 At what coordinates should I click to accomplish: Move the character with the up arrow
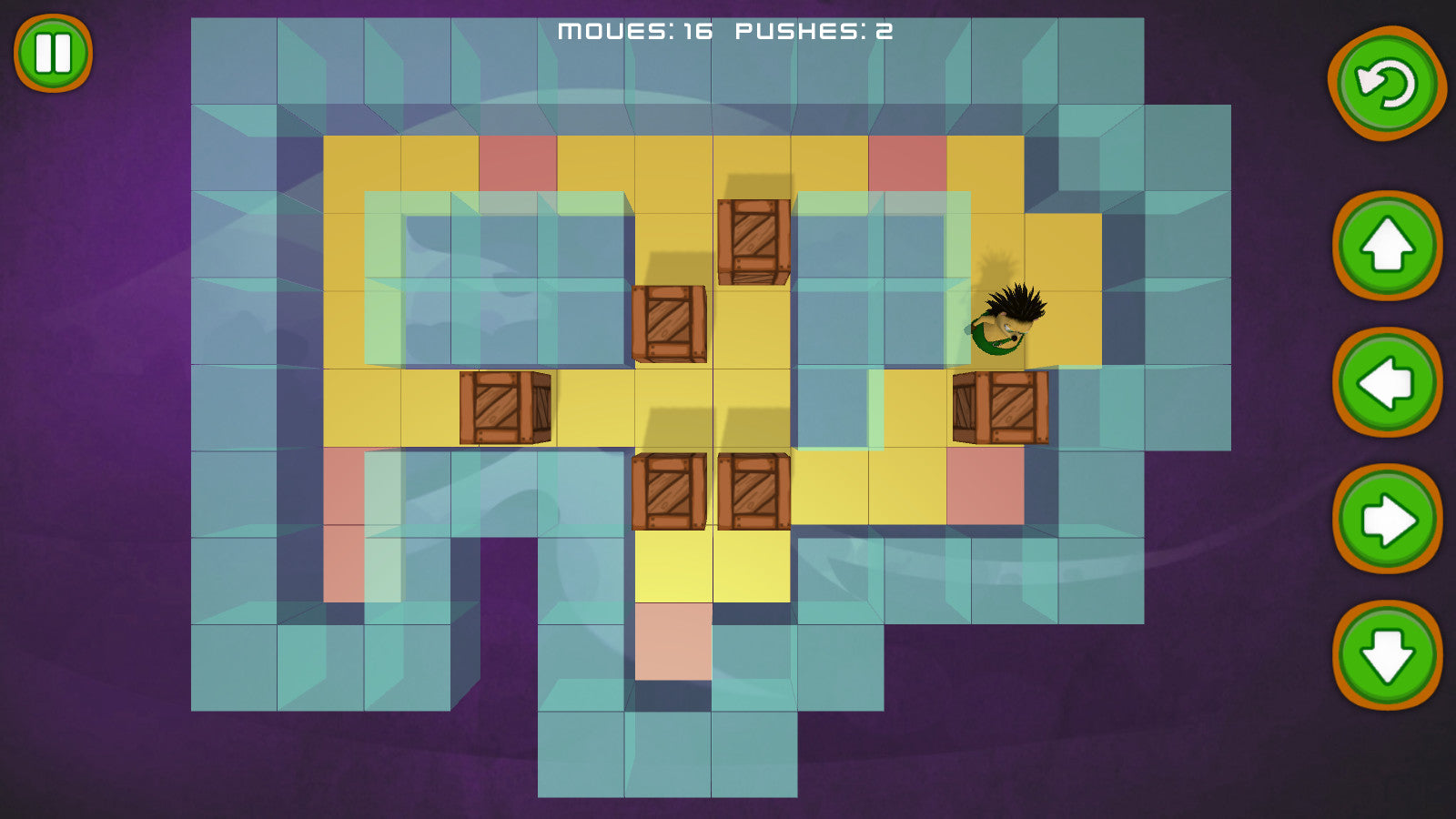coord(1387,245)
